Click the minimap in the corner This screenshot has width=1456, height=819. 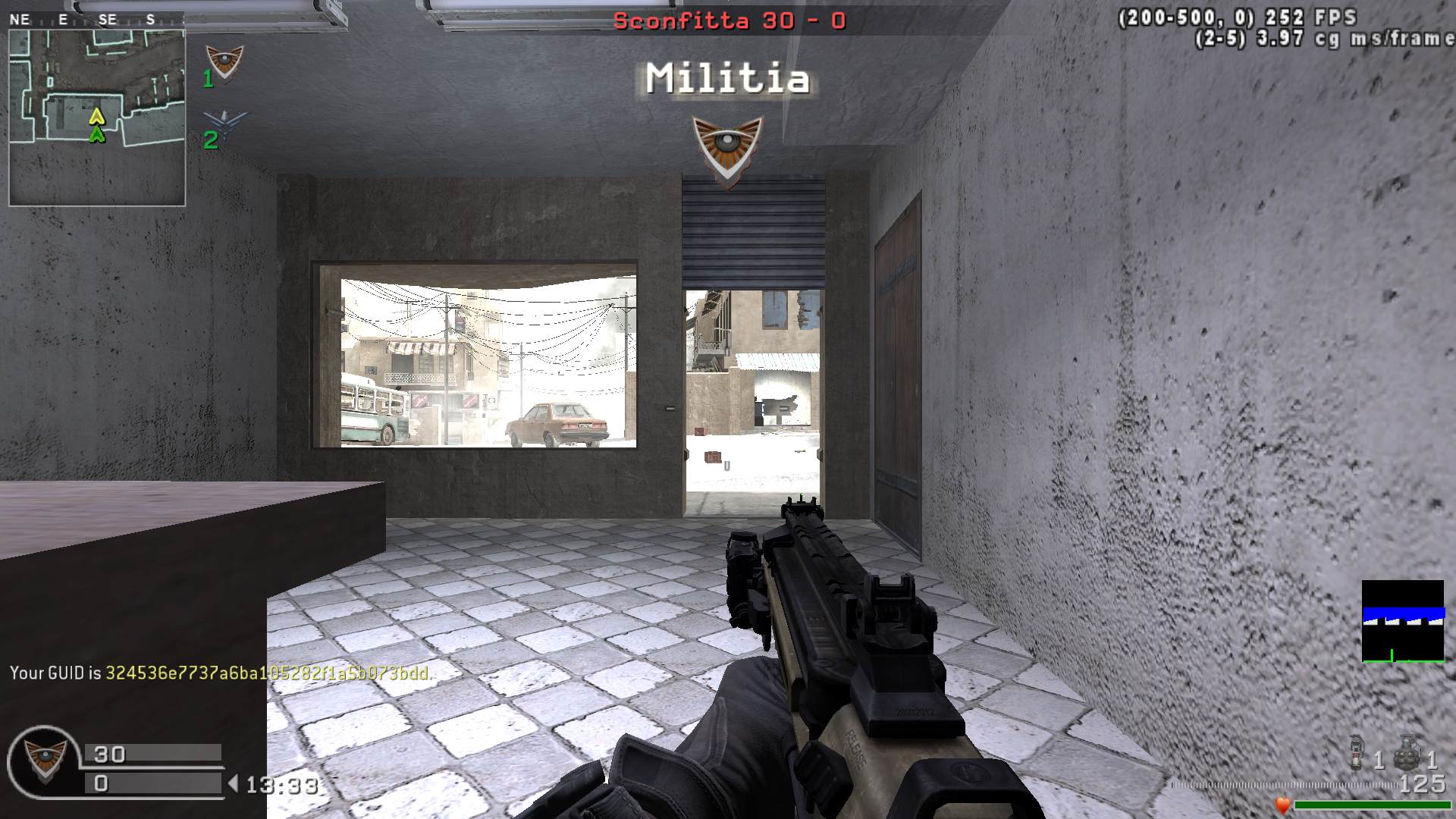(97, 118)
